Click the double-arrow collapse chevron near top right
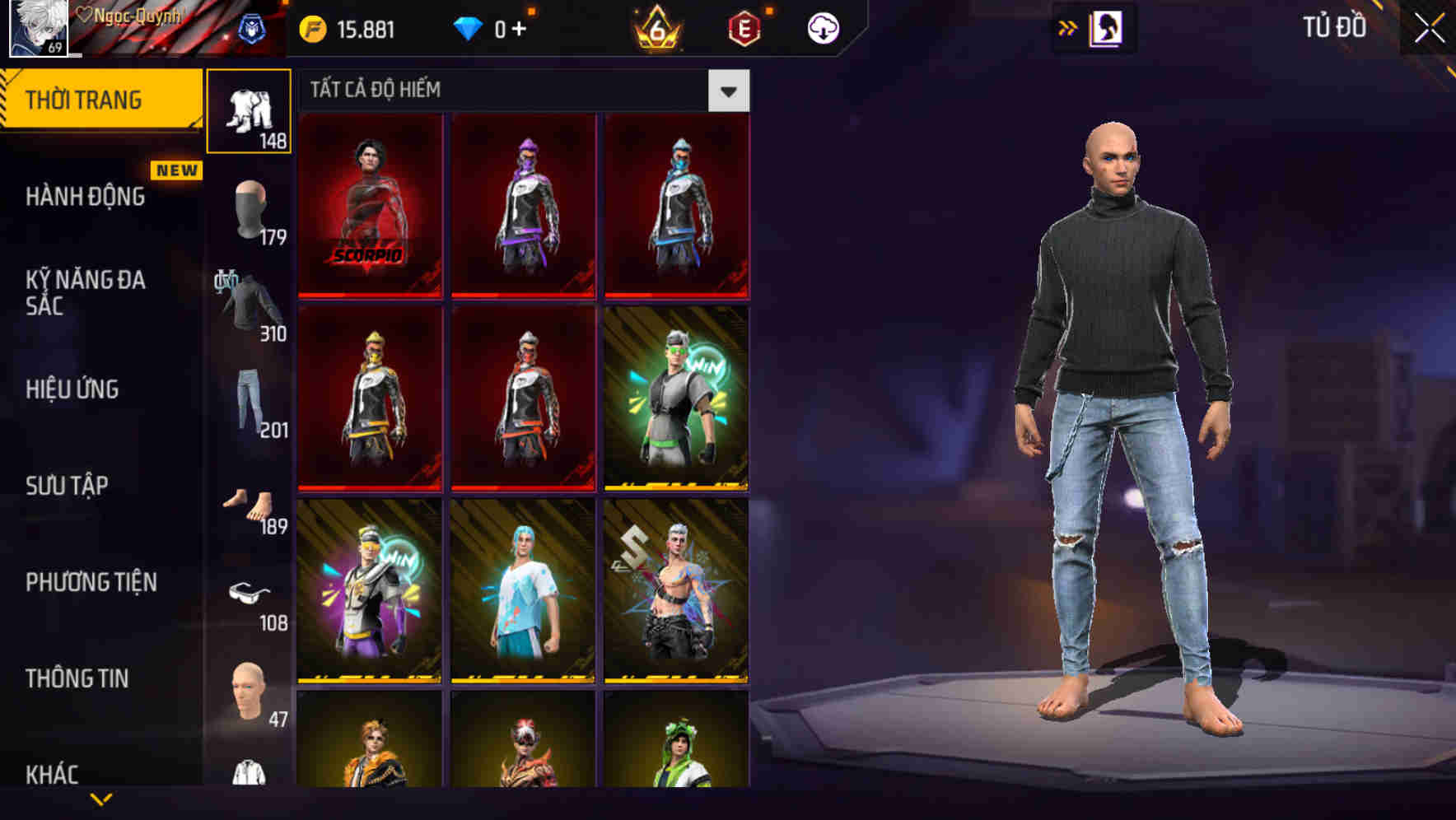 coord(1067,27)
